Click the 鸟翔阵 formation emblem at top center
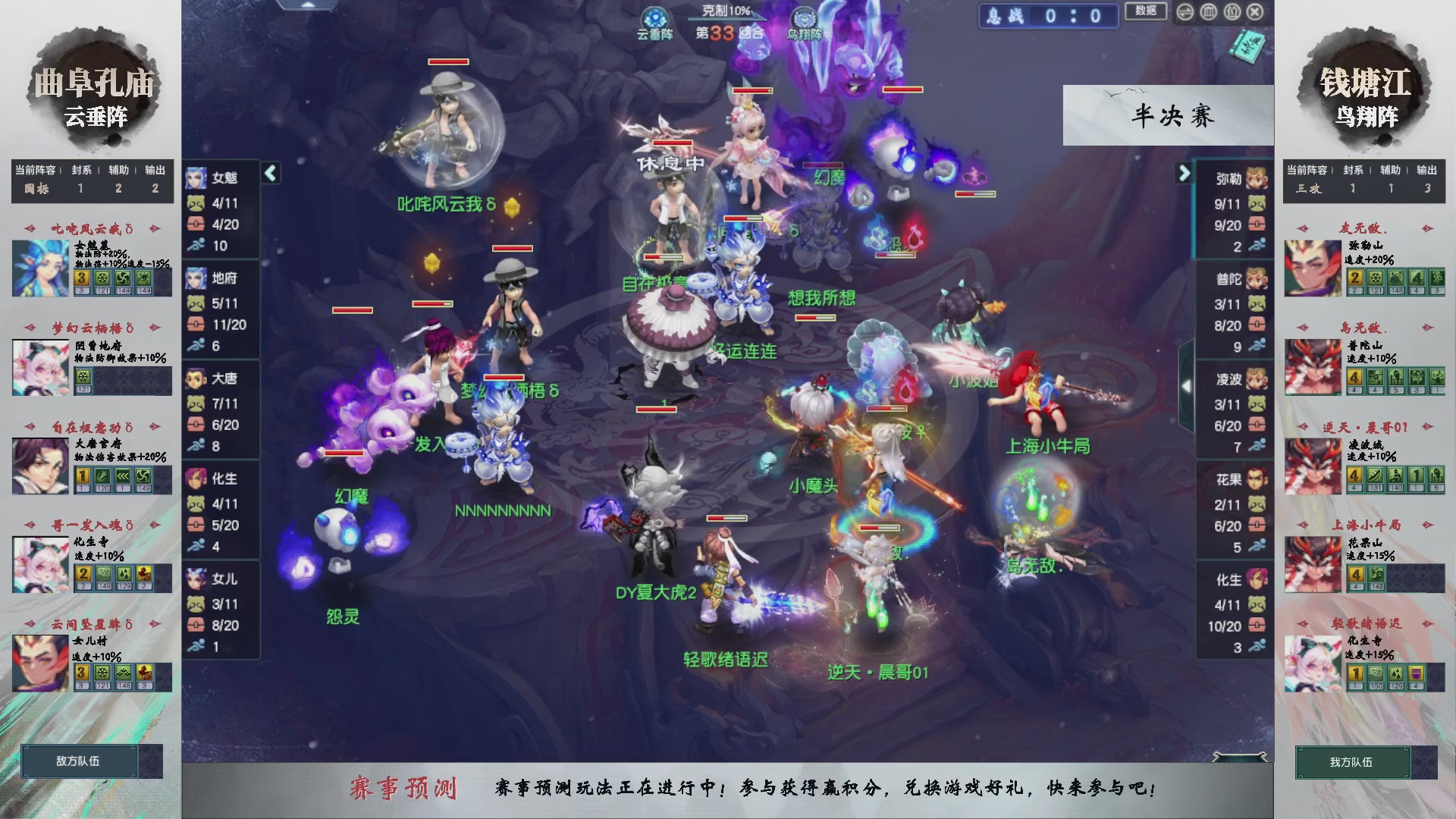Viewport: 1456px width, 819px height. [806, 17]
